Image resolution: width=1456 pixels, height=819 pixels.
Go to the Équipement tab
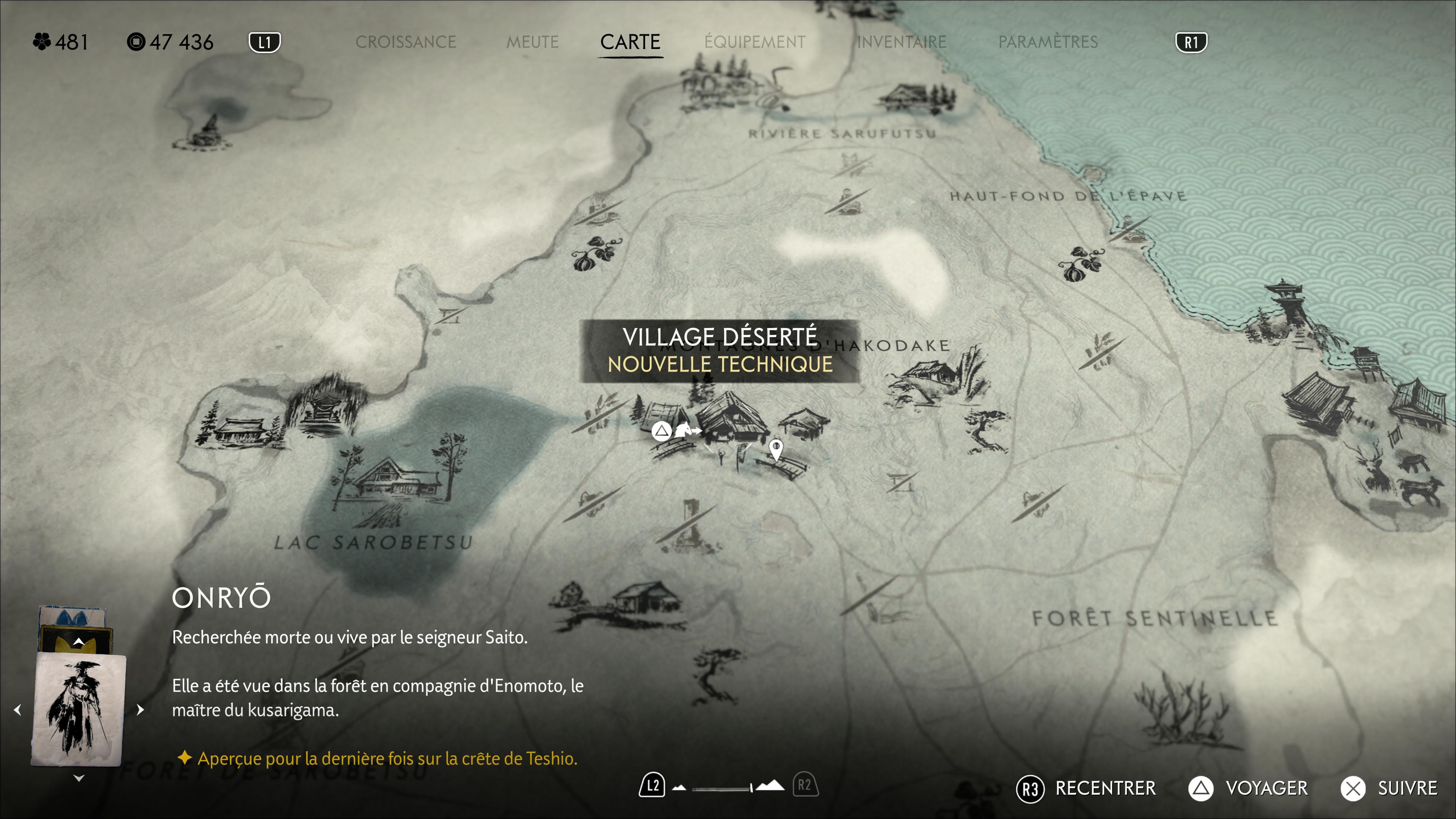(755, 42)
